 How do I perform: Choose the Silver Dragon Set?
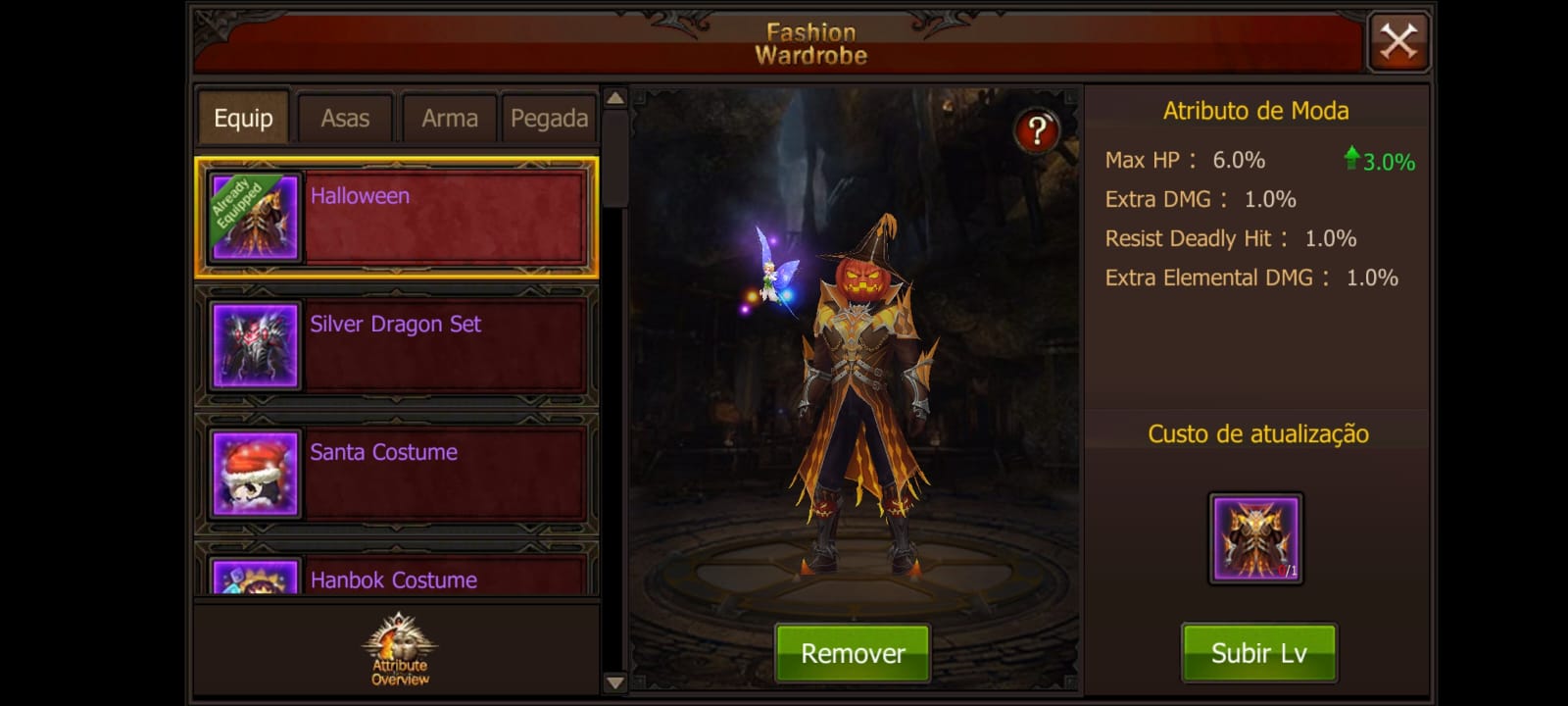click(x=397, y=345)
